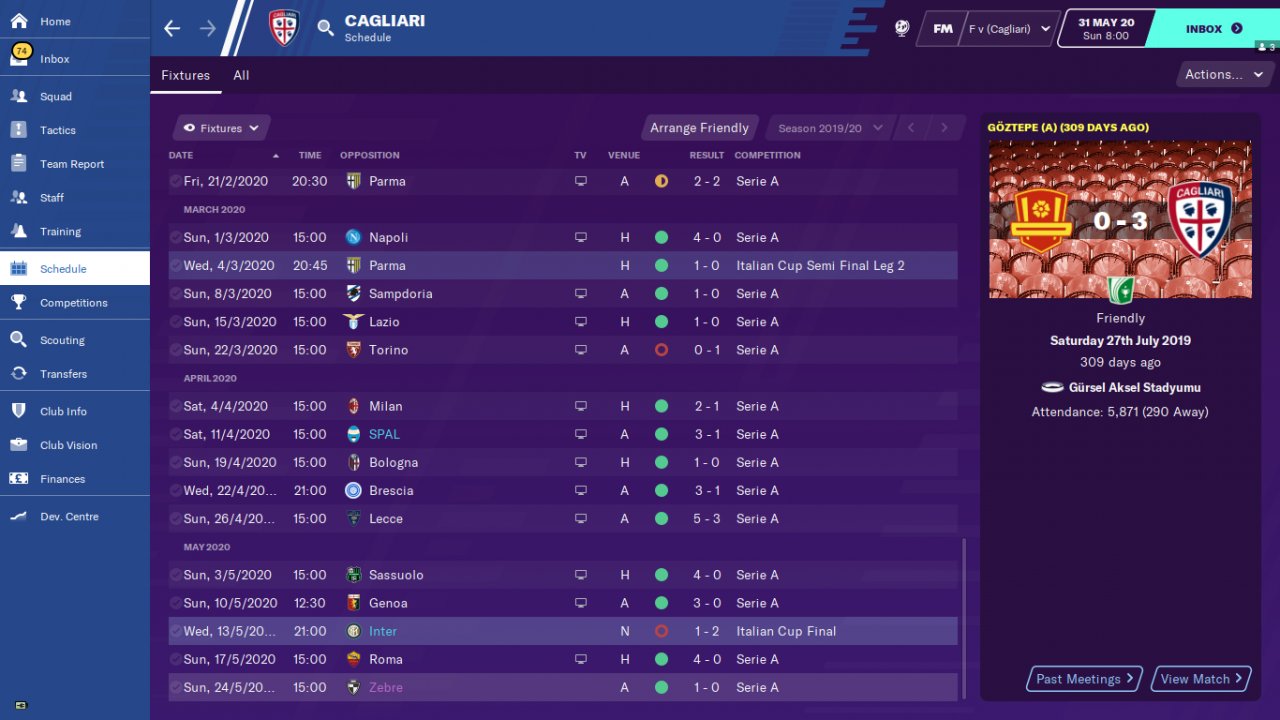Click the Arrange Friendly button
1280x720 pixels.
coord(699,128)
